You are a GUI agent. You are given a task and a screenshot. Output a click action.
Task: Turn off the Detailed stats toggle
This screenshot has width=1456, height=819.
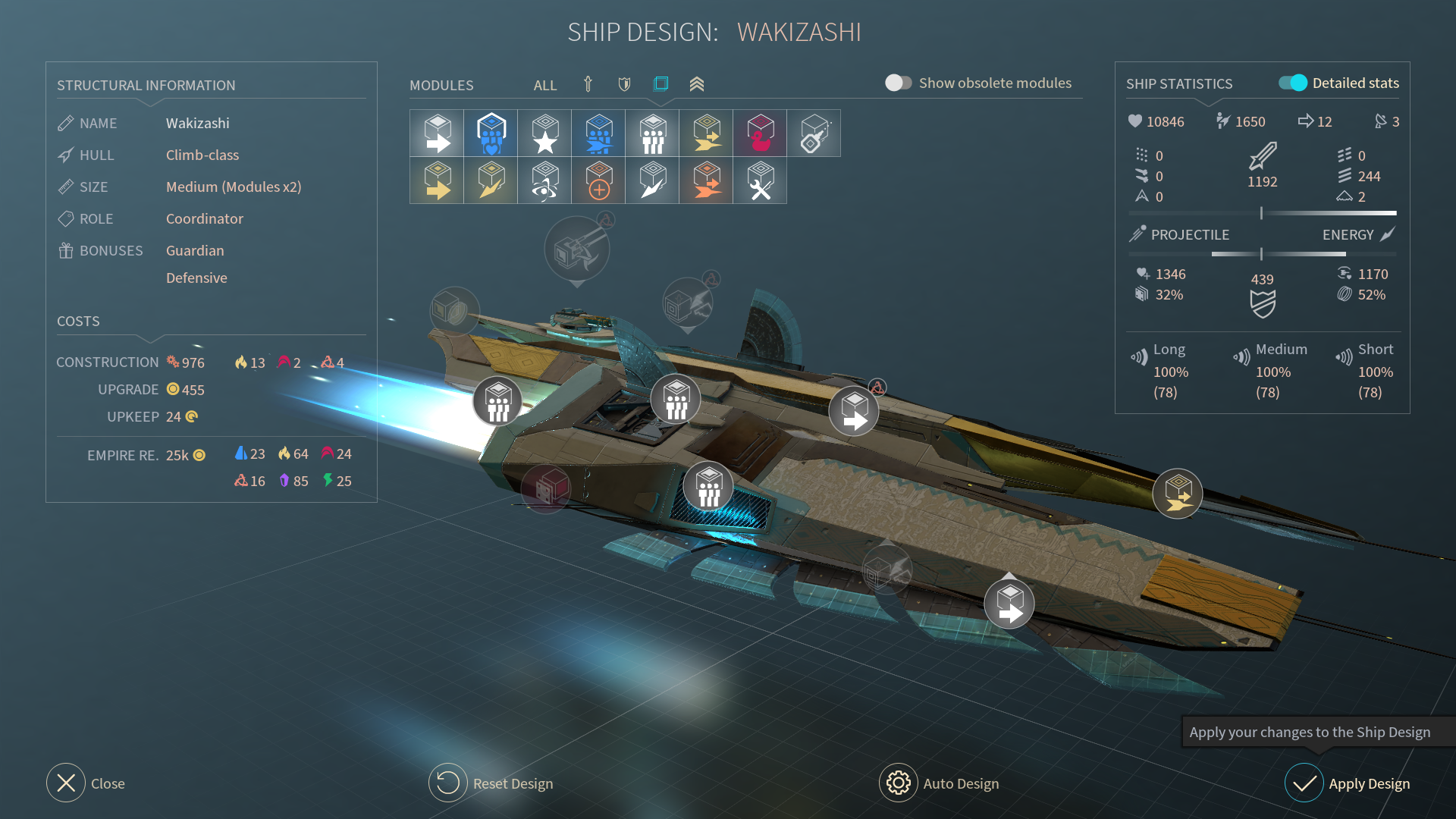point(1293,83)
